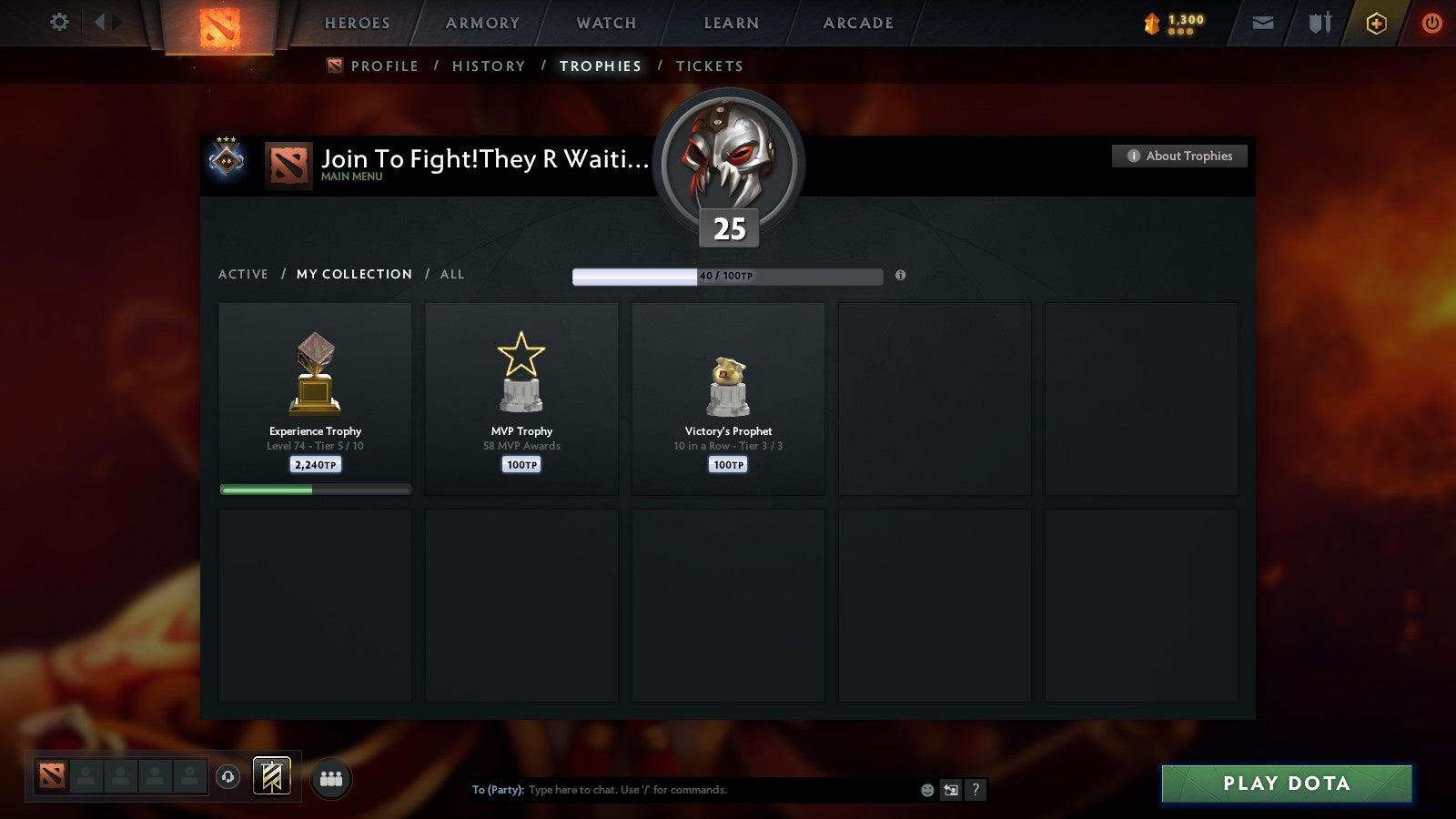Switch chat channels with the arrow icon
Viewport: 1456px width, 819px height.
click(950, 791)
